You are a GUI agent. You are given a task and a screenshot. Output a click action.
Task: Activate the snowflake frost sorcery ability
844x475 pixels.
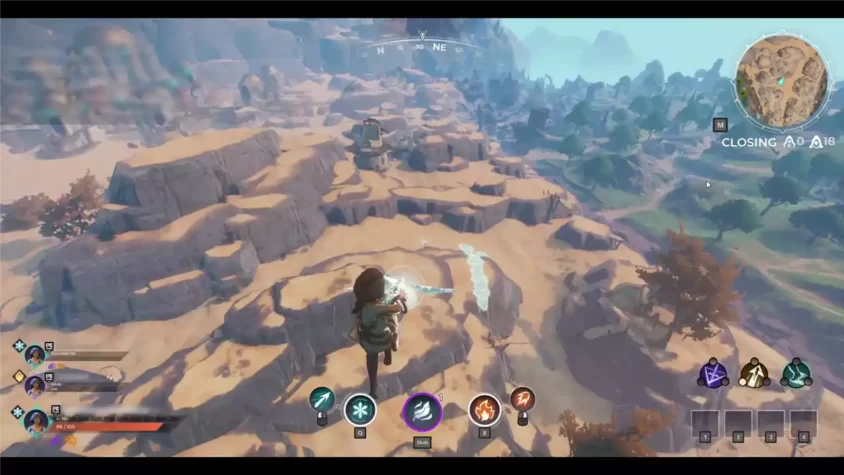tap(360, 409)
